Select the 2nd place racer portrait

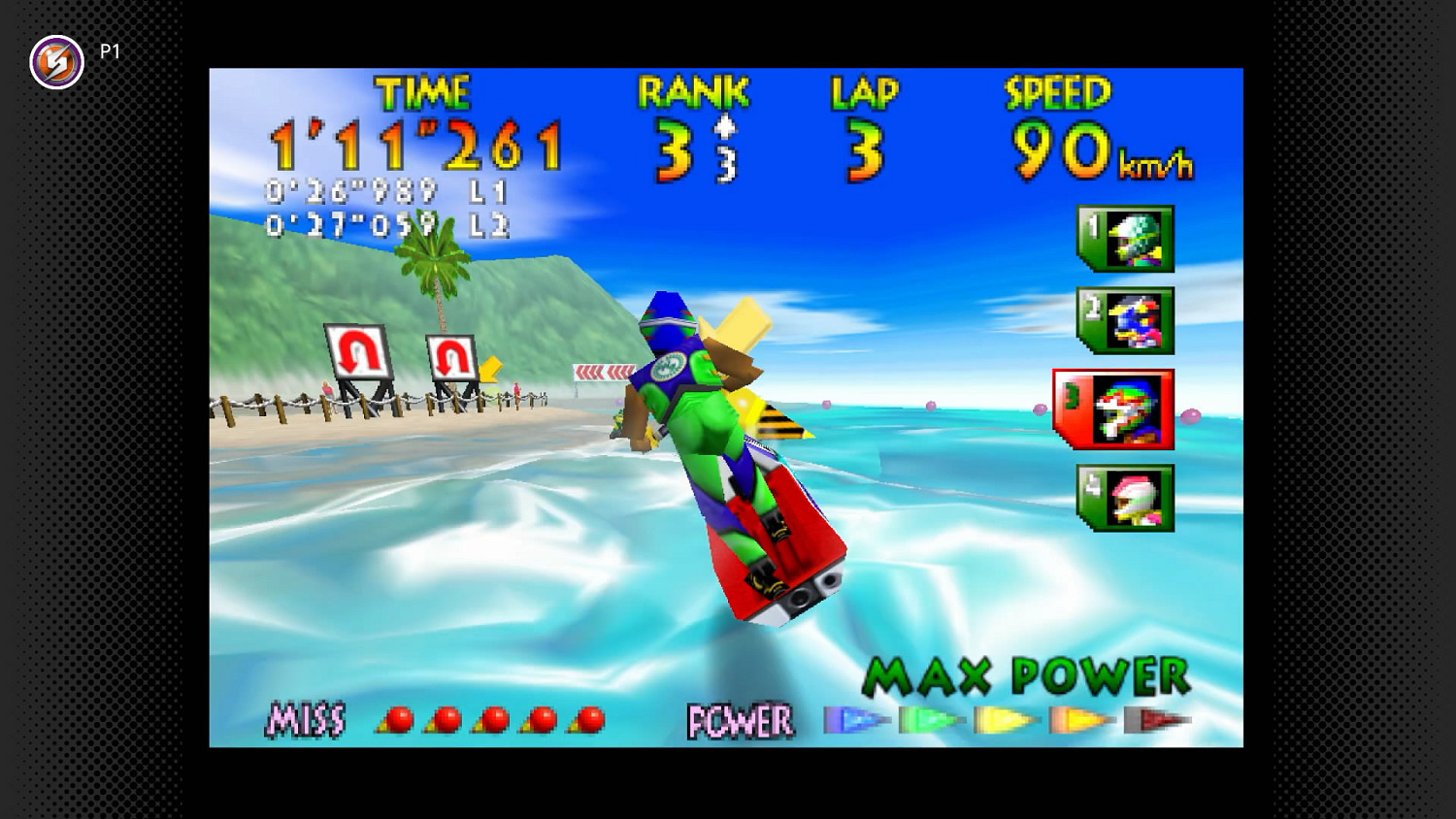1126,321
